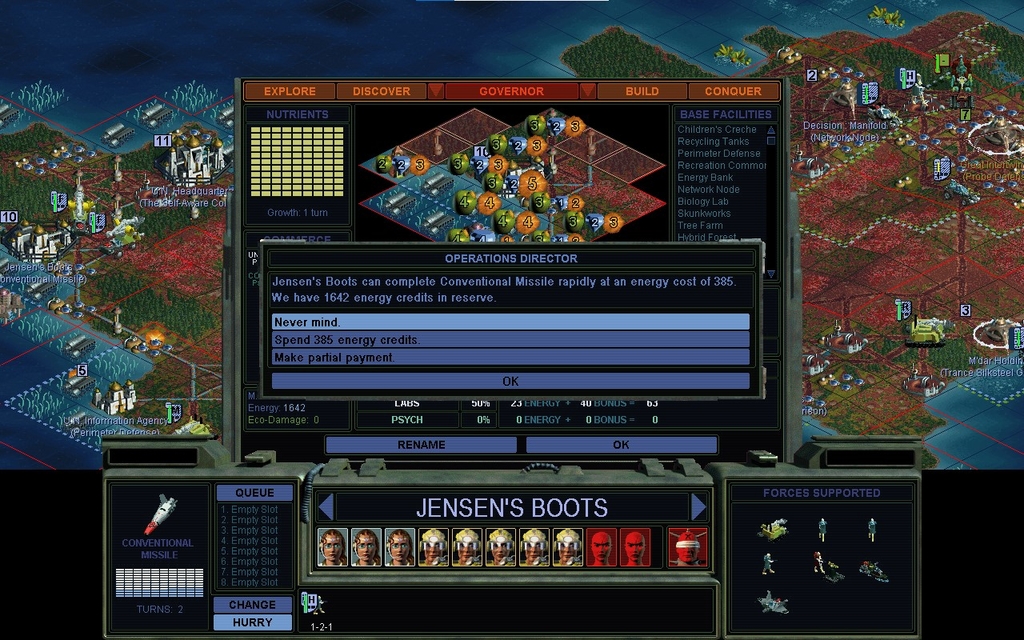The image size is (1024, 640).
Task: Select the 'Never mind.' option
Action: click(x=510, y=322)
